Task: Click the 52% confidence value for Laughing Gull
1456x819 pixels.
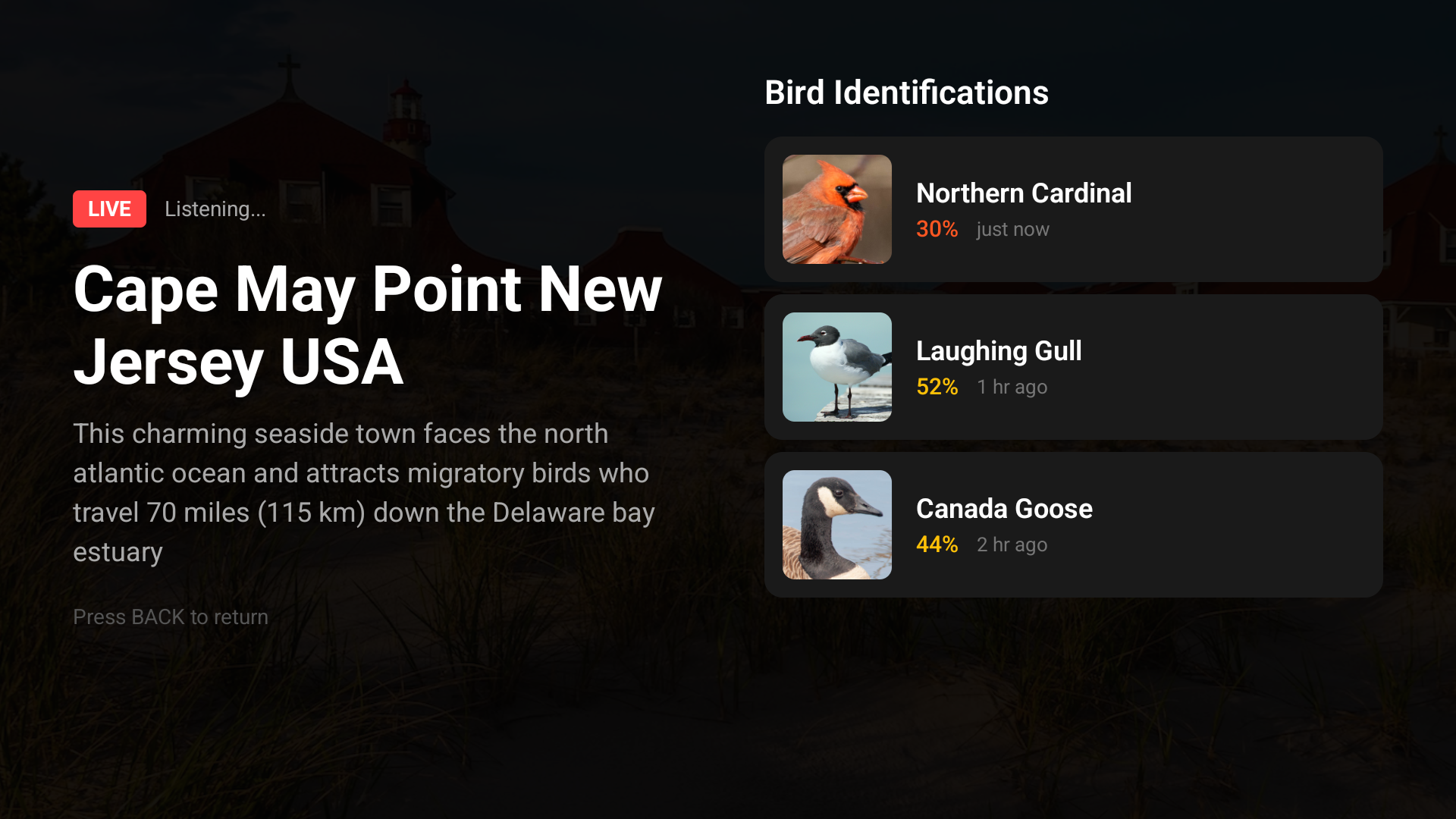Action: (x=937, y=387)
